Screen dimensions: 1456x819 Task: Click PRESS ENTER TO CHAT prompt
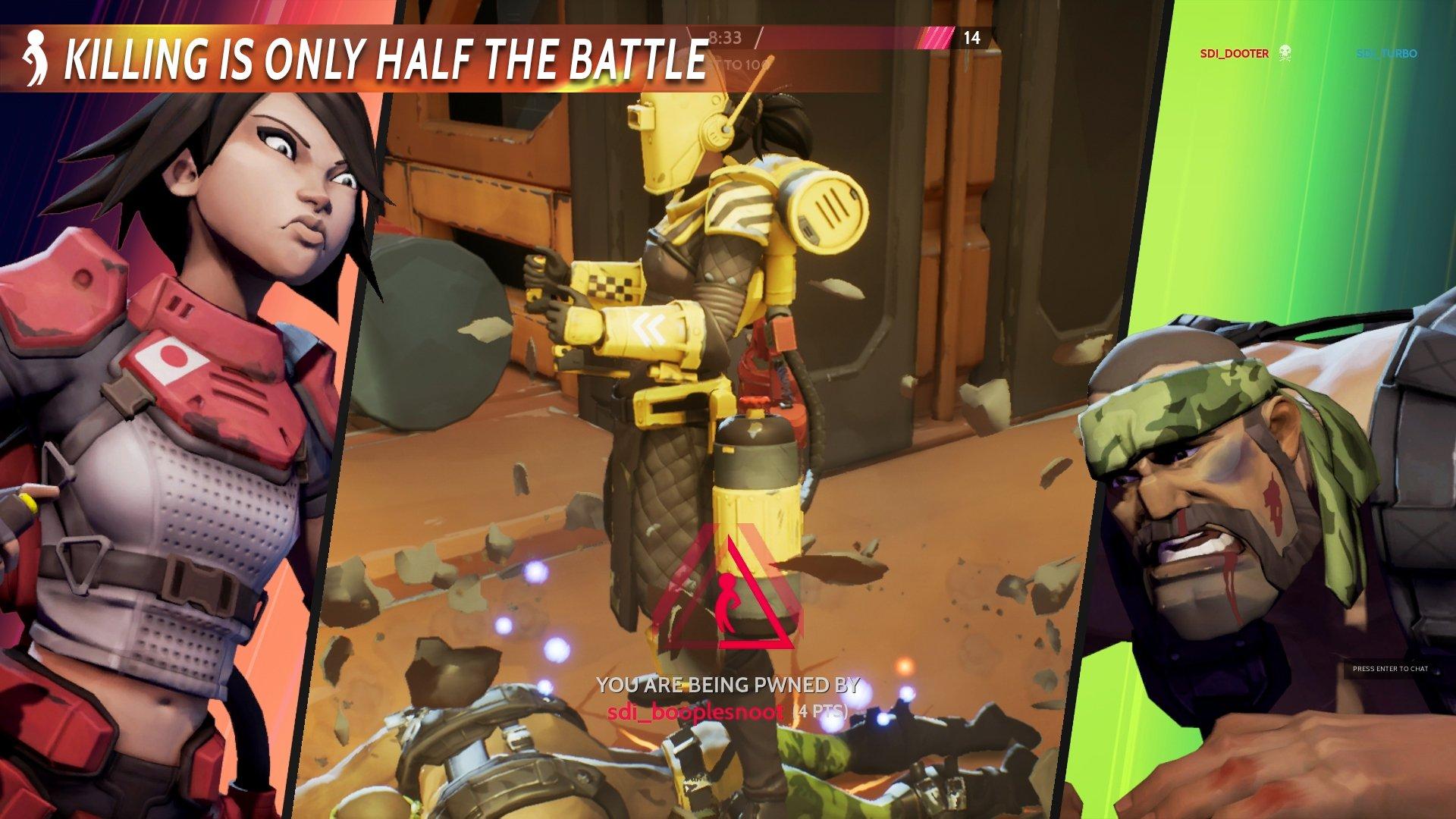(1390, 669)
